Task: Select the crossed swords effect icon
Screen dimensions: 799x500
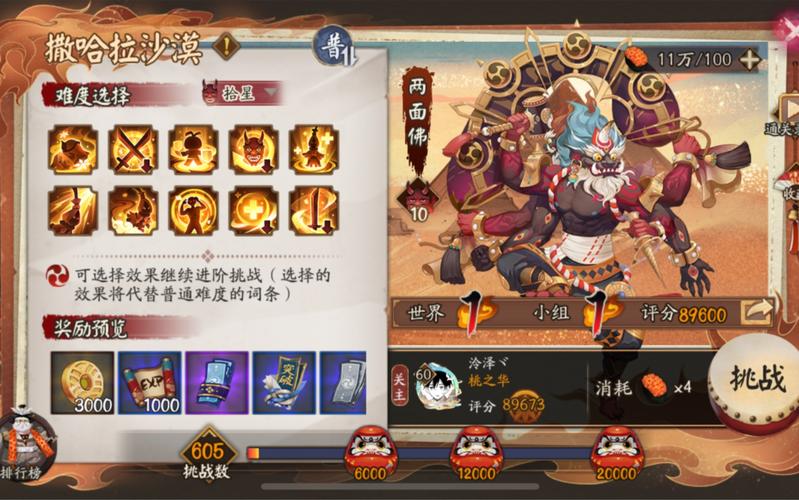Action: click(132, 148)
